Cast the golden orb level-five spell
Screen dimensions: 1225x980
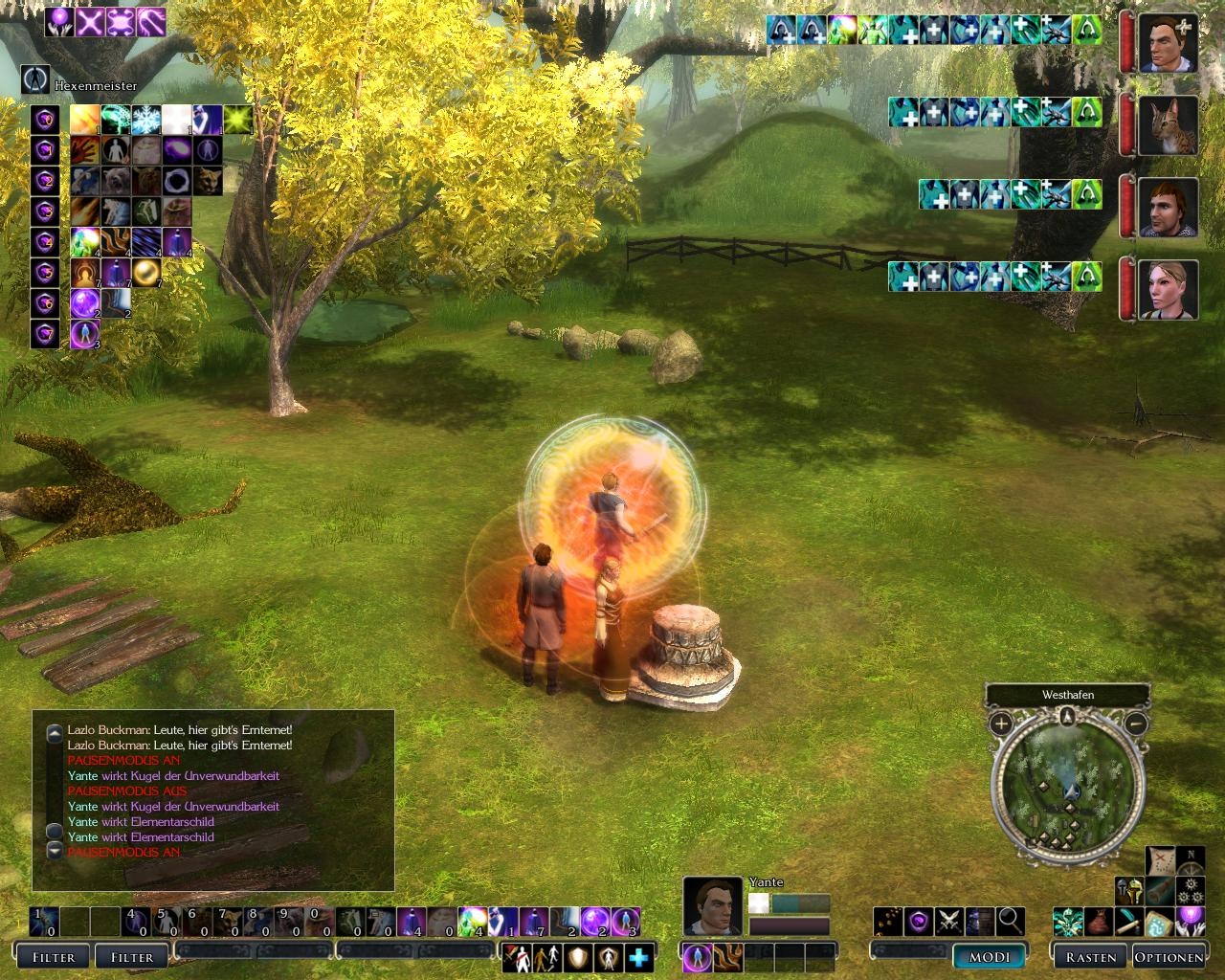point(146,273)
